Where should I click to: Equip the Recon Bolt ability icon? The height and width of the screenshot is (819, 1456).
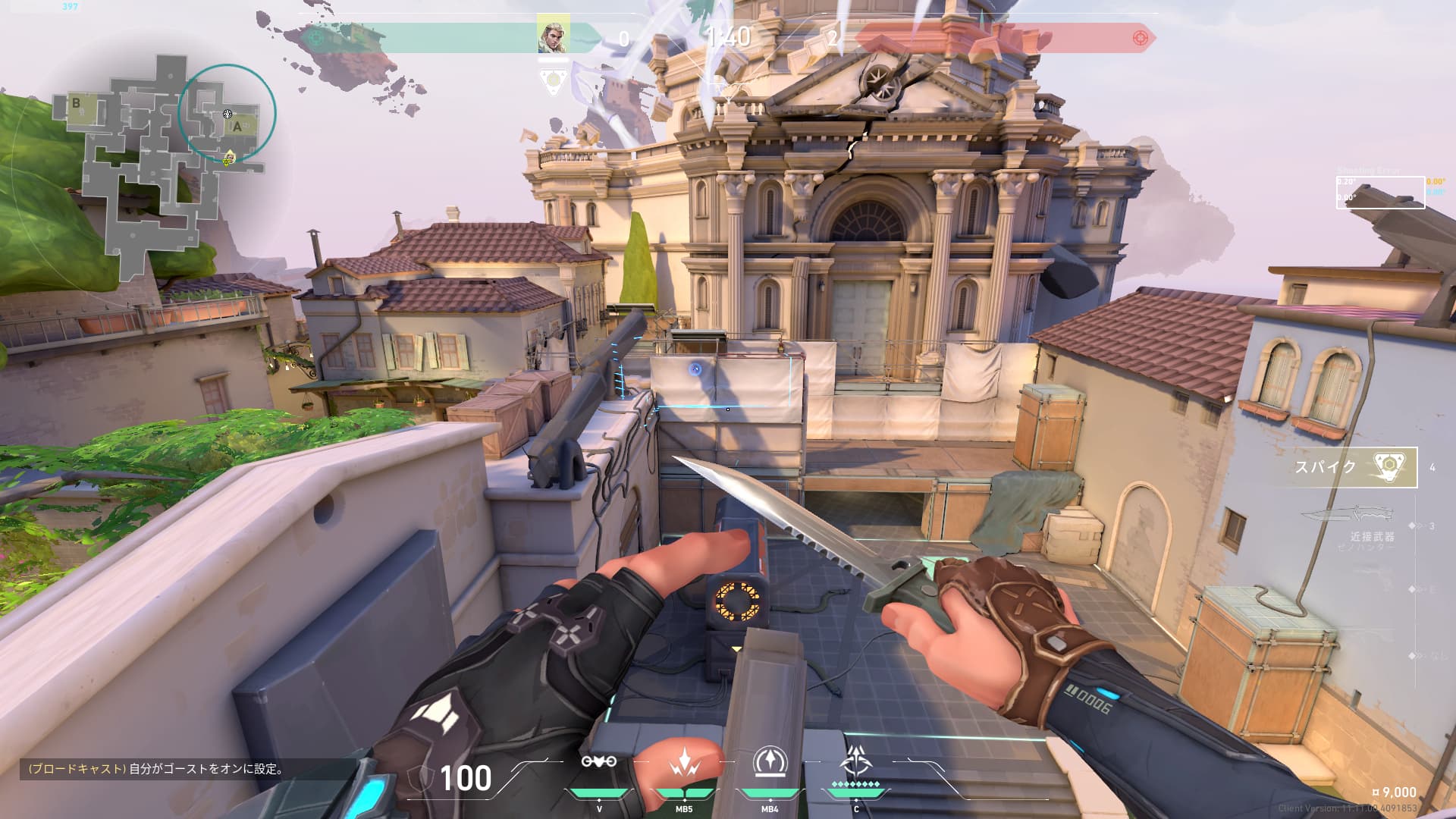tap(770, 761)
